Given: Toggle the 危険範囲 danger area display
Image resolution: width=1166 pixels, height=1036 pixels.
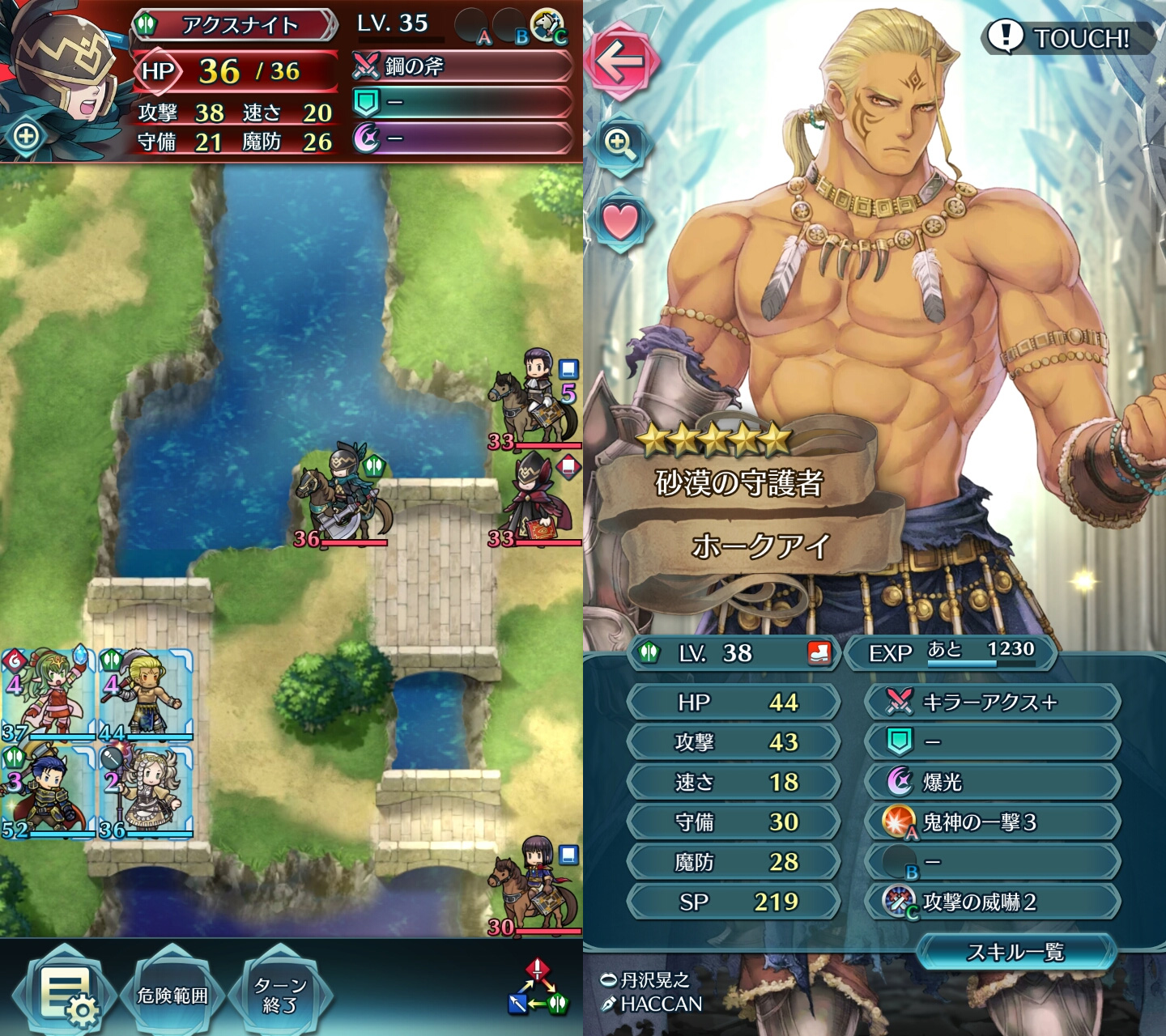Looking at the screenshot, I should 172,995.
